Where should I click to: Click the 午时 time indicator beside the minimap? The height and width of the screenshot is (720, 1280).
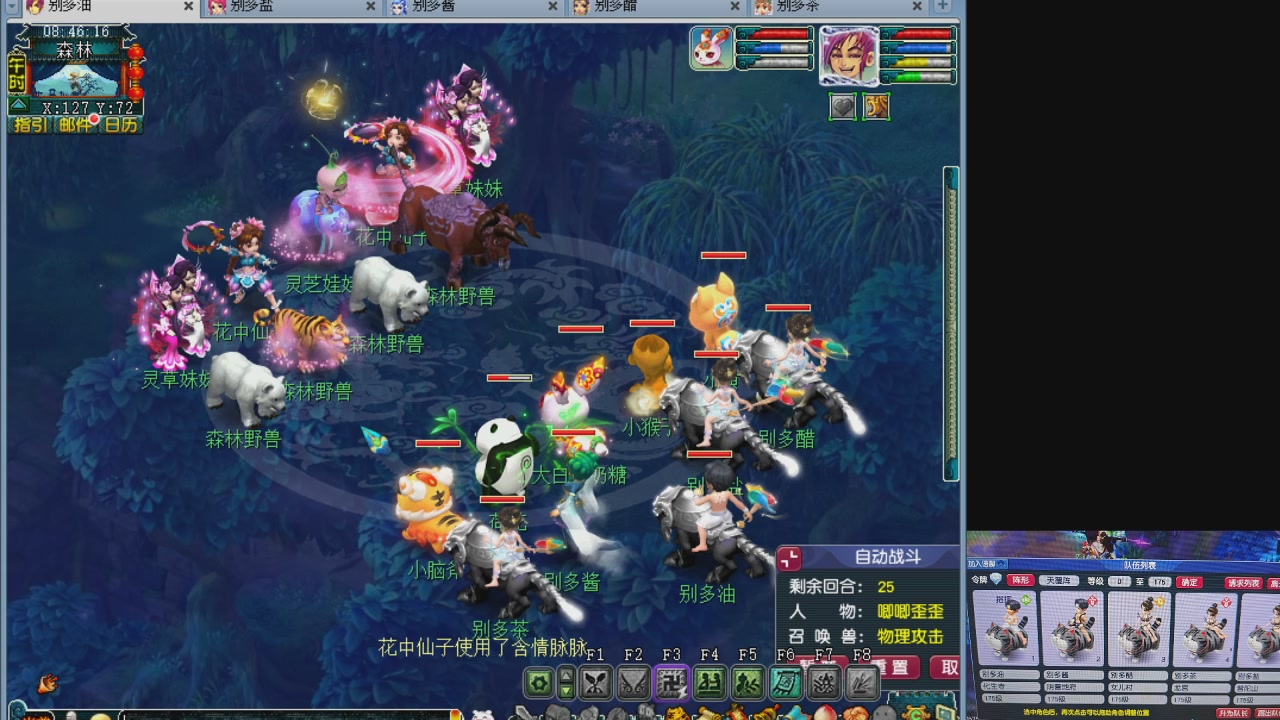point(16,73)
